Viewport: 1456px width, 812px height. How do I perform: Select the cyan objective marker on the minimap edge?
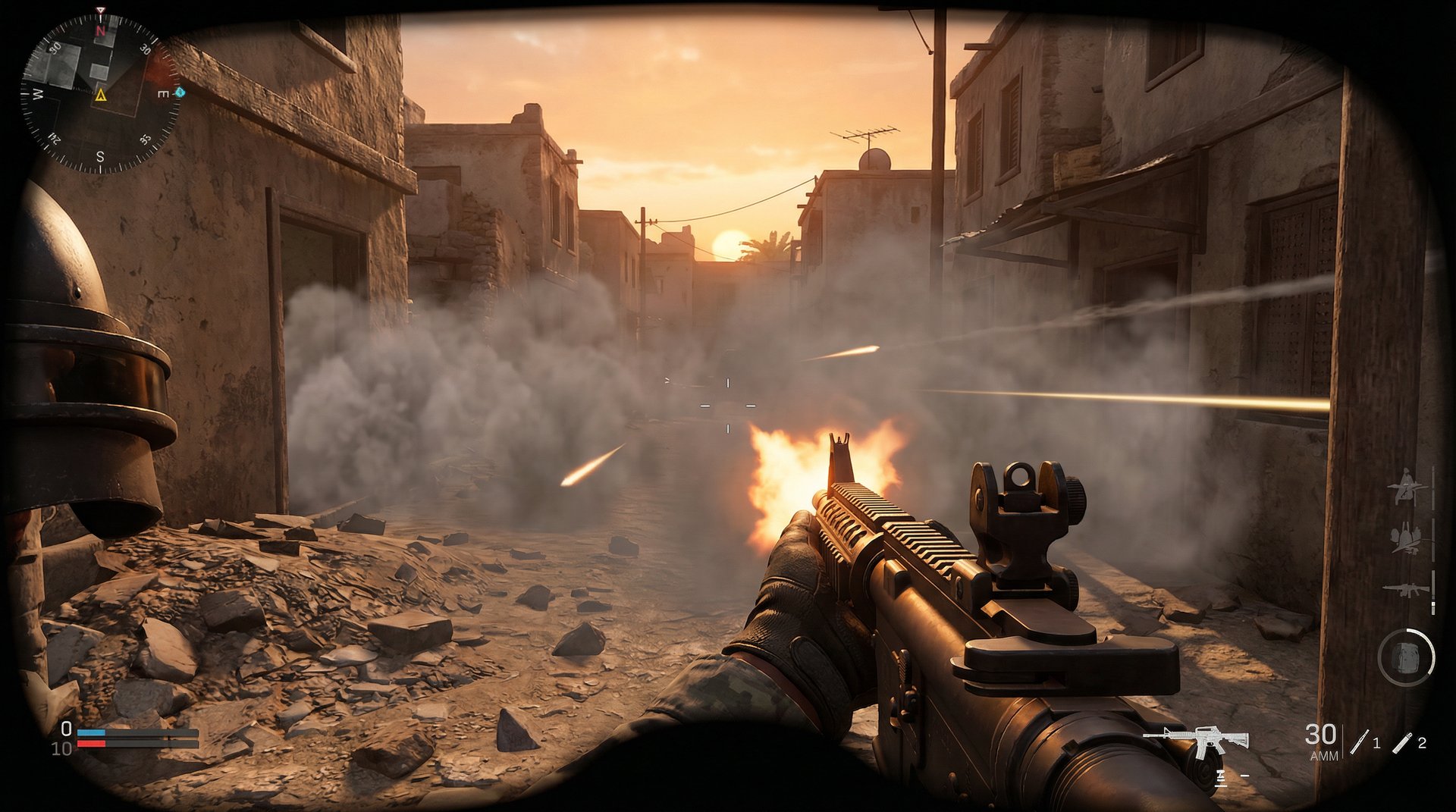pos(180,92)
